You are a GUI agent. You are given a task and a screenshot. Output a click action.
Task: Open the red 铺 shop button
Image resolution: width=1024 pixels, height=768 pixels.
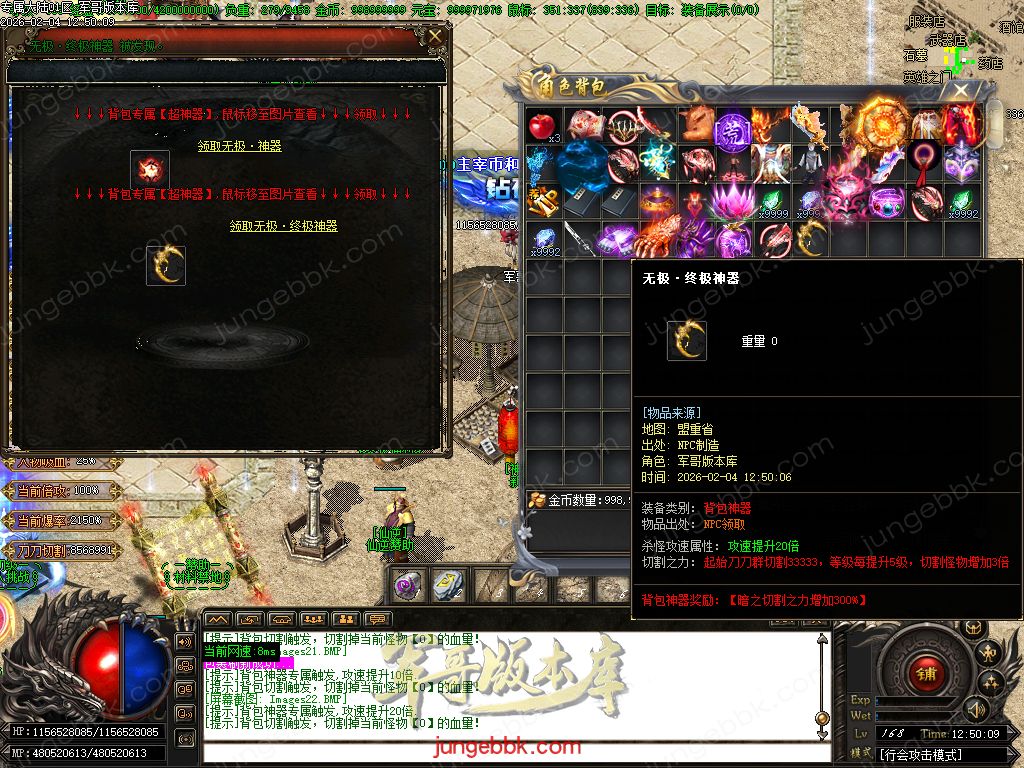pyautogui.click(x=926, y=674)
